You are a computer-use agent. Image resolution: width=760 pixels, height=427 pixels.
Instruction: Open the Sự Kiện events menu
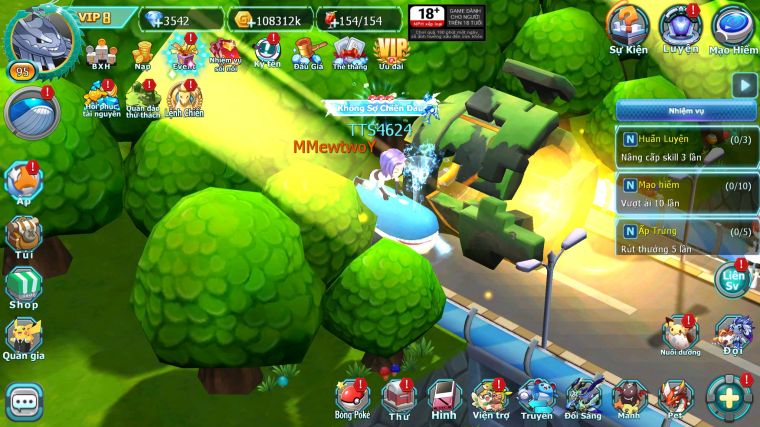[630, 28]
